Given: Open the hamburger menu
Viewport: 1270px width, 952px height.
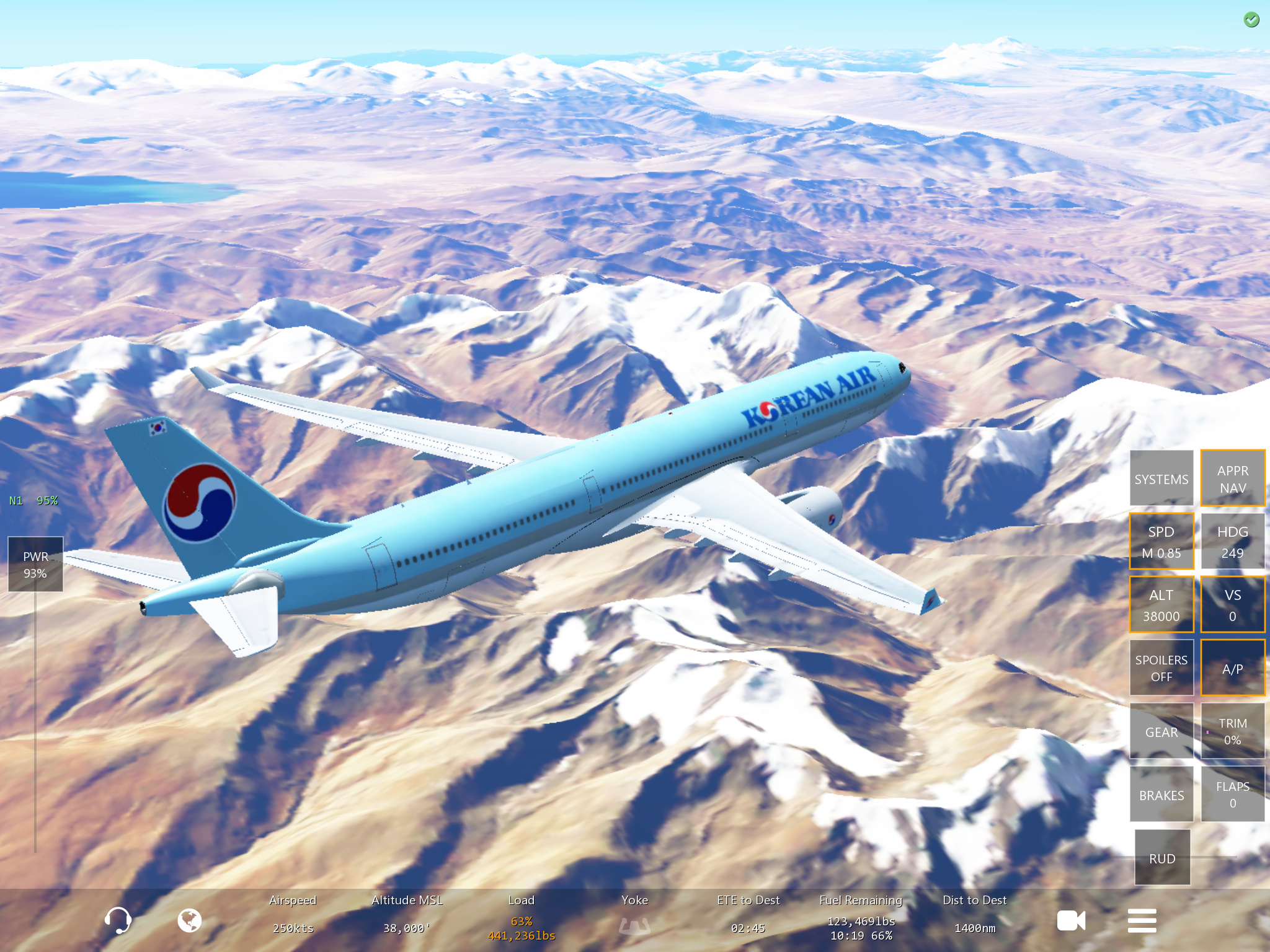Looking at the screenshot, I should (x=1142, y=920).
